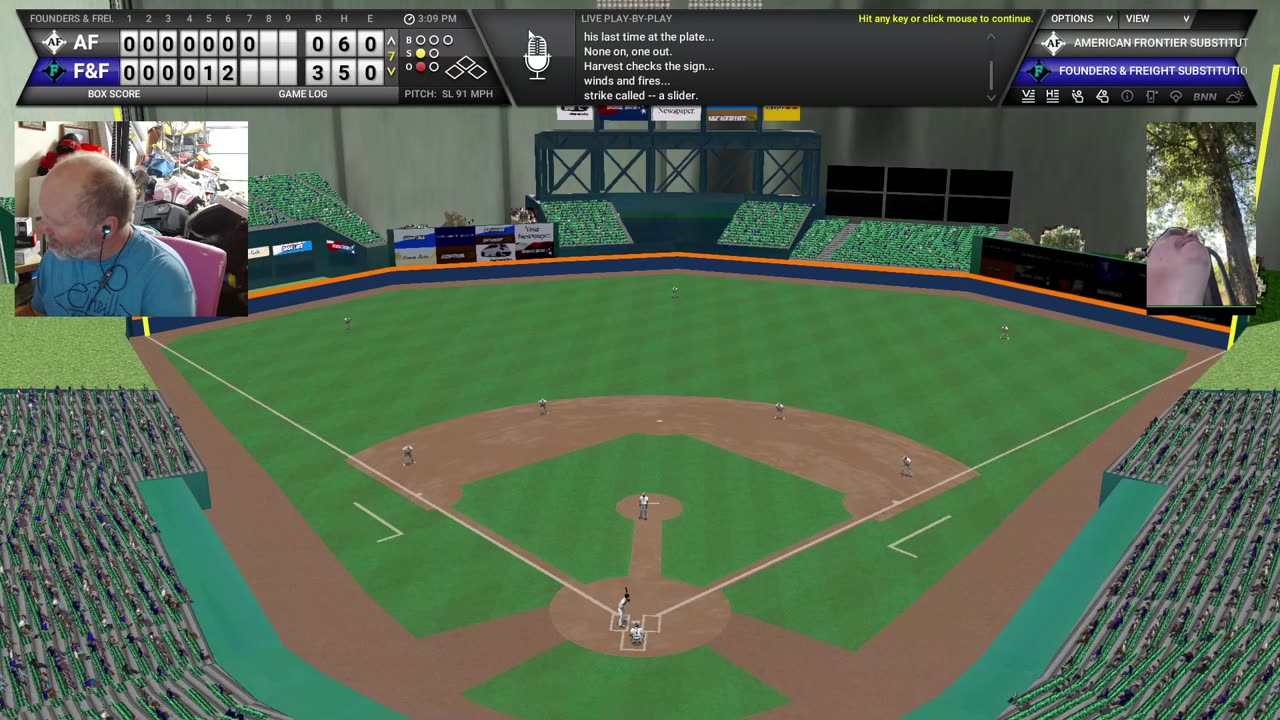This screenshot has height=720, width=1280.
Task: Click the play-by-play scroll-down arrow
Action: tap(991, 98)
